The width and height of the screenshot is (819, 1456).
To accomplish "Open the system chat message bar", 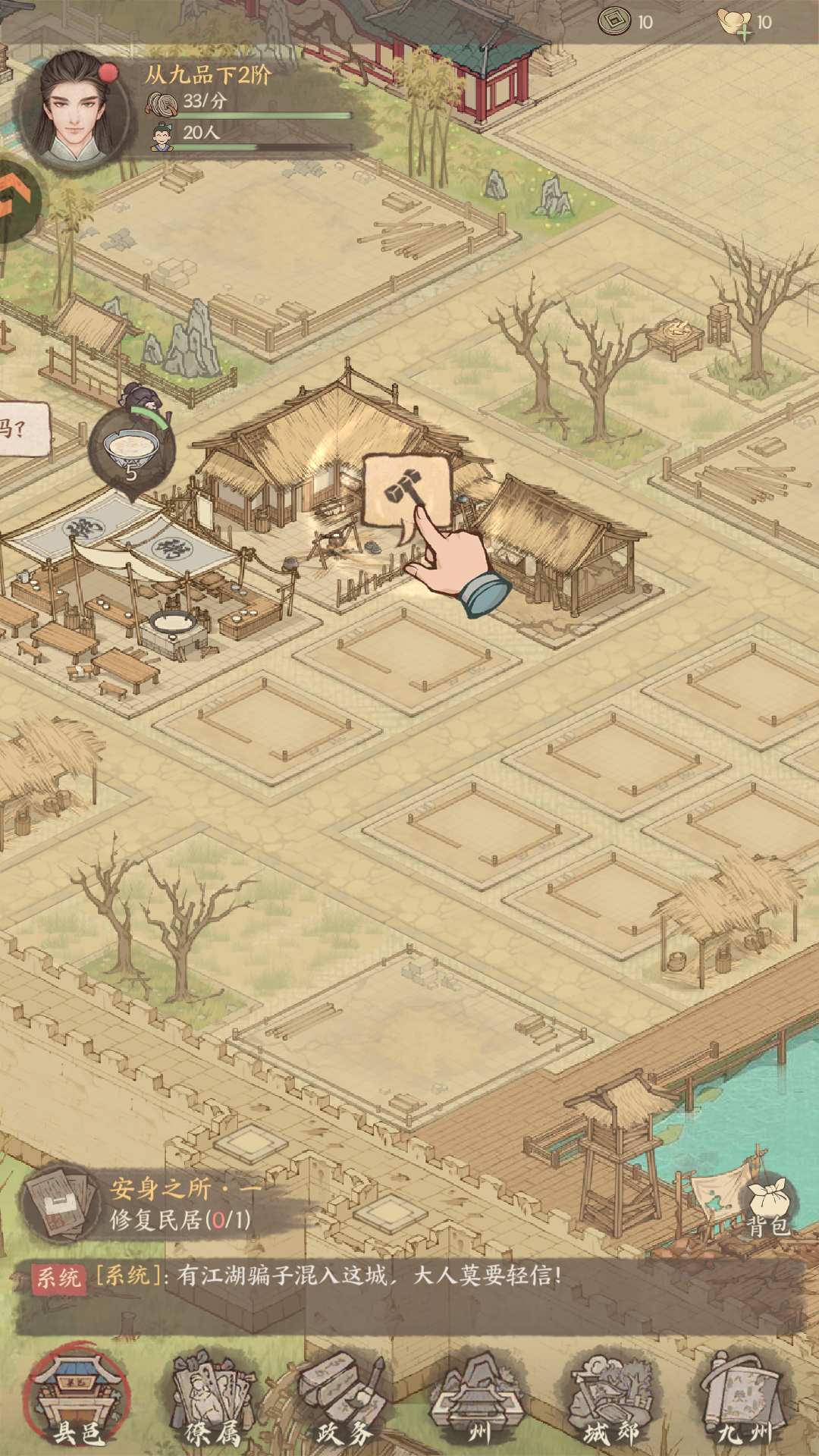I will pyautogui.click(x=409, y=1297).
